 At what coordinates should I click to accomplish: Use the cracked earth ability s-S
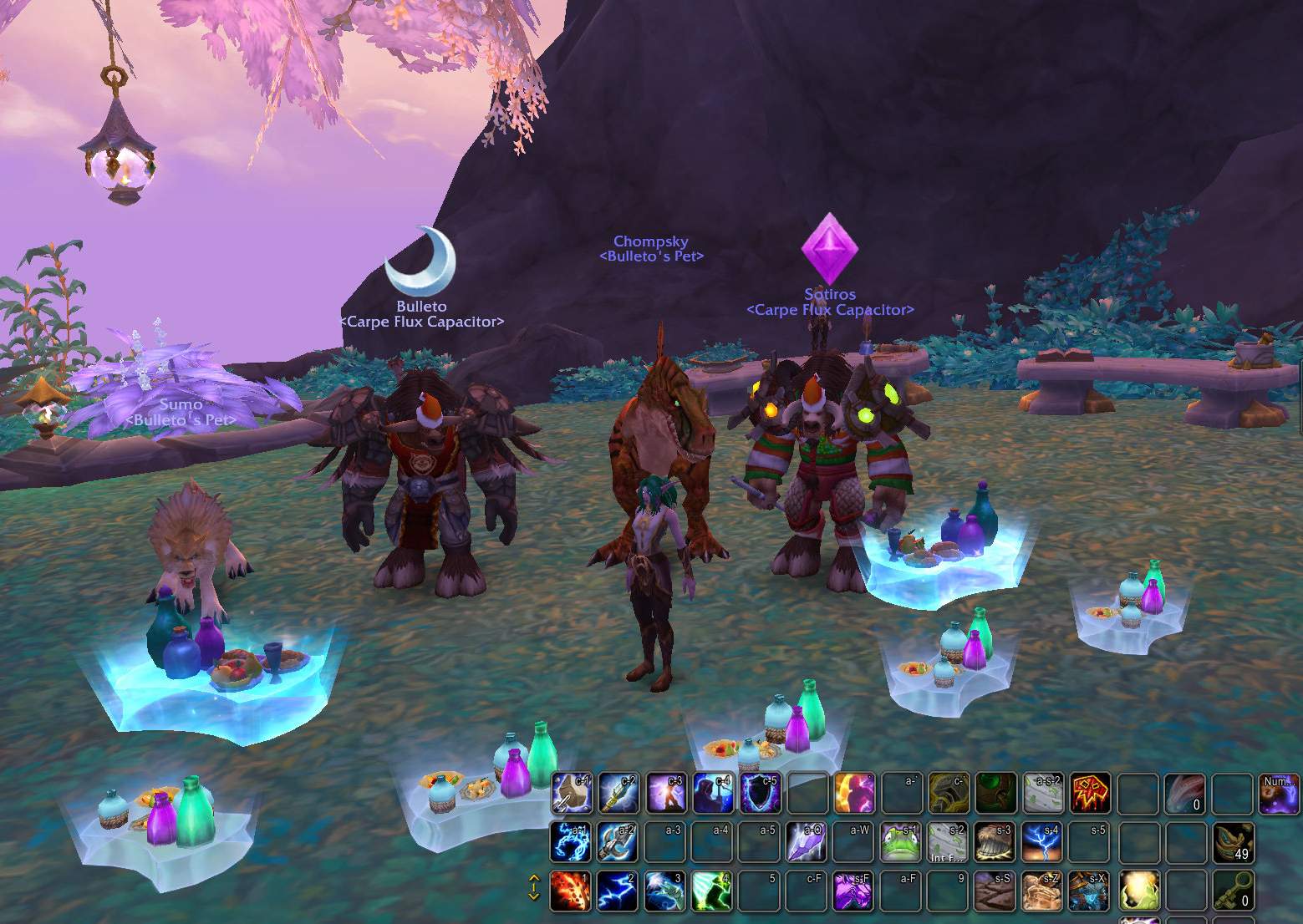pyautogui.click(x=995, y=891)
